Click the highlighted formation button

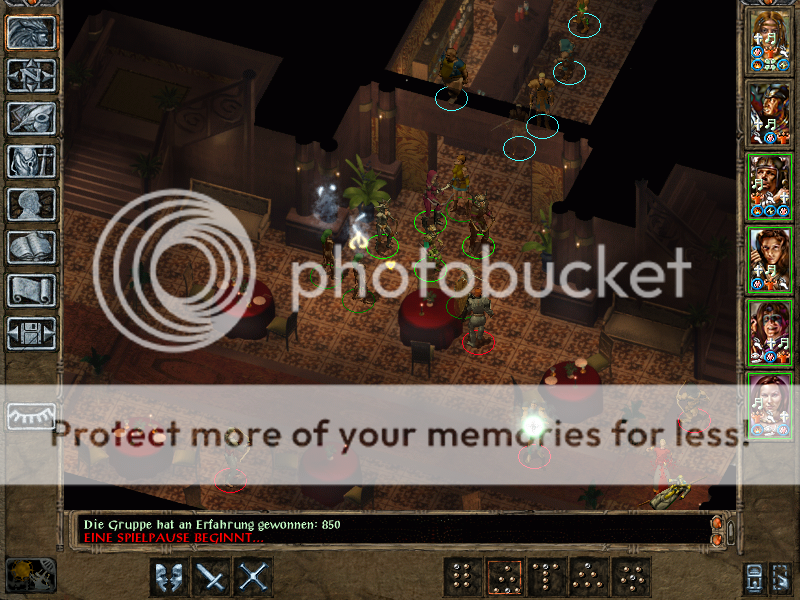pos(505,577)
